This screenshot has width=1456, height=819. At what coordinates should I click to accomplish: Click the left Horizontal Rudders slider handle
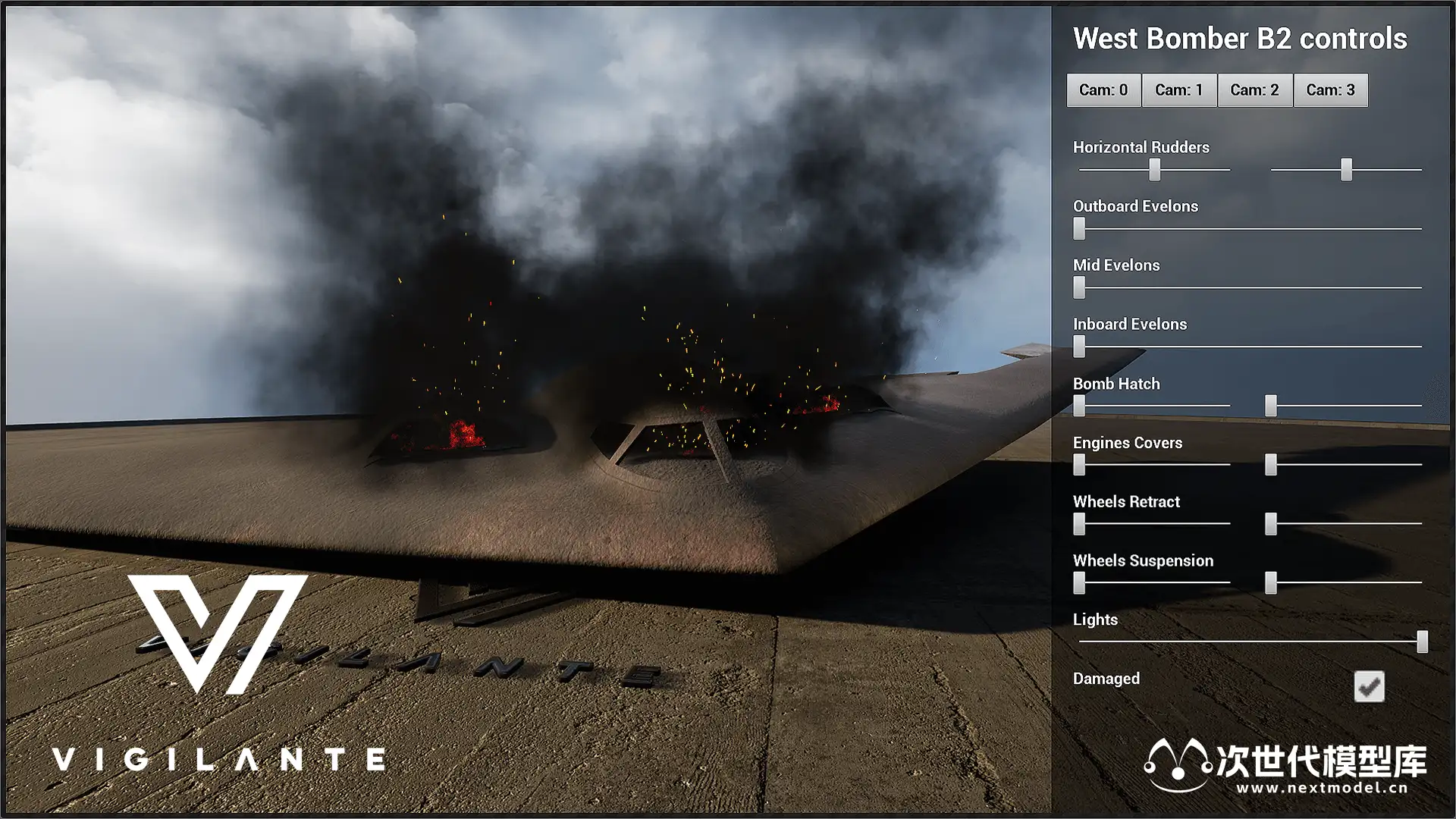[x=1154, y=169]
